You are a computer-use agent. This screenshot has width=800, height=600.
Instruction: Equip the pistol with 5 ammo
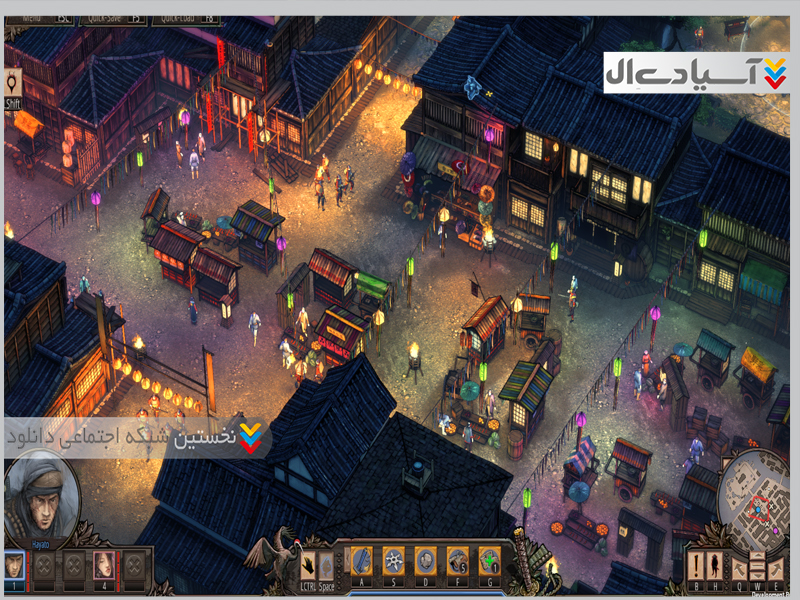(x=457, y=560)
